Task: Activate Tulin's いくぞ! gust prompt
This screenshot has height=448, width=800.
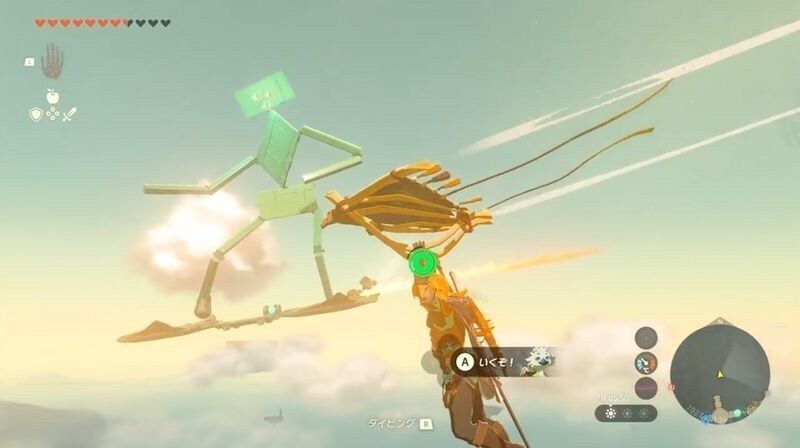Action: (x=490, y=362)
